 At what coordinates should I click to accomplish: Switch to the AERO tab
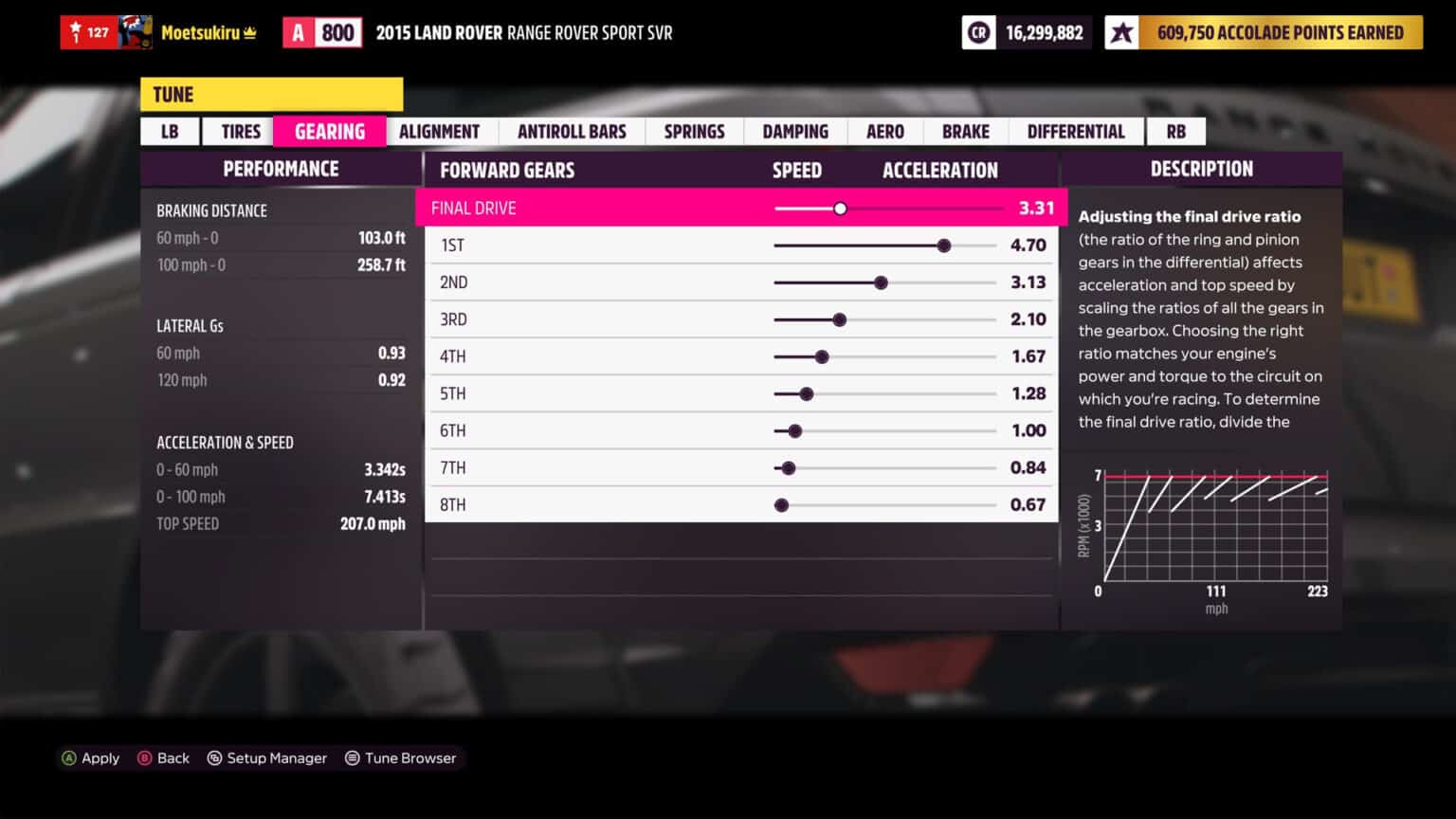pos(883,131)
